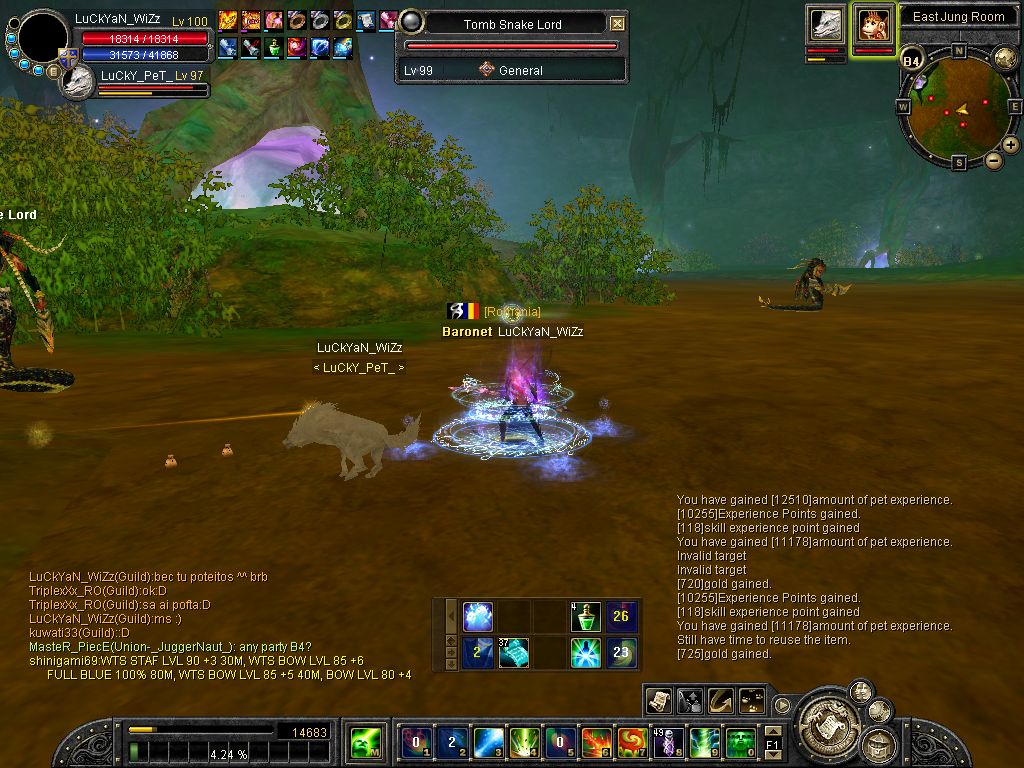Close the Tomb Snake Lord target window

pyautogui.click(x=618, y=23)
